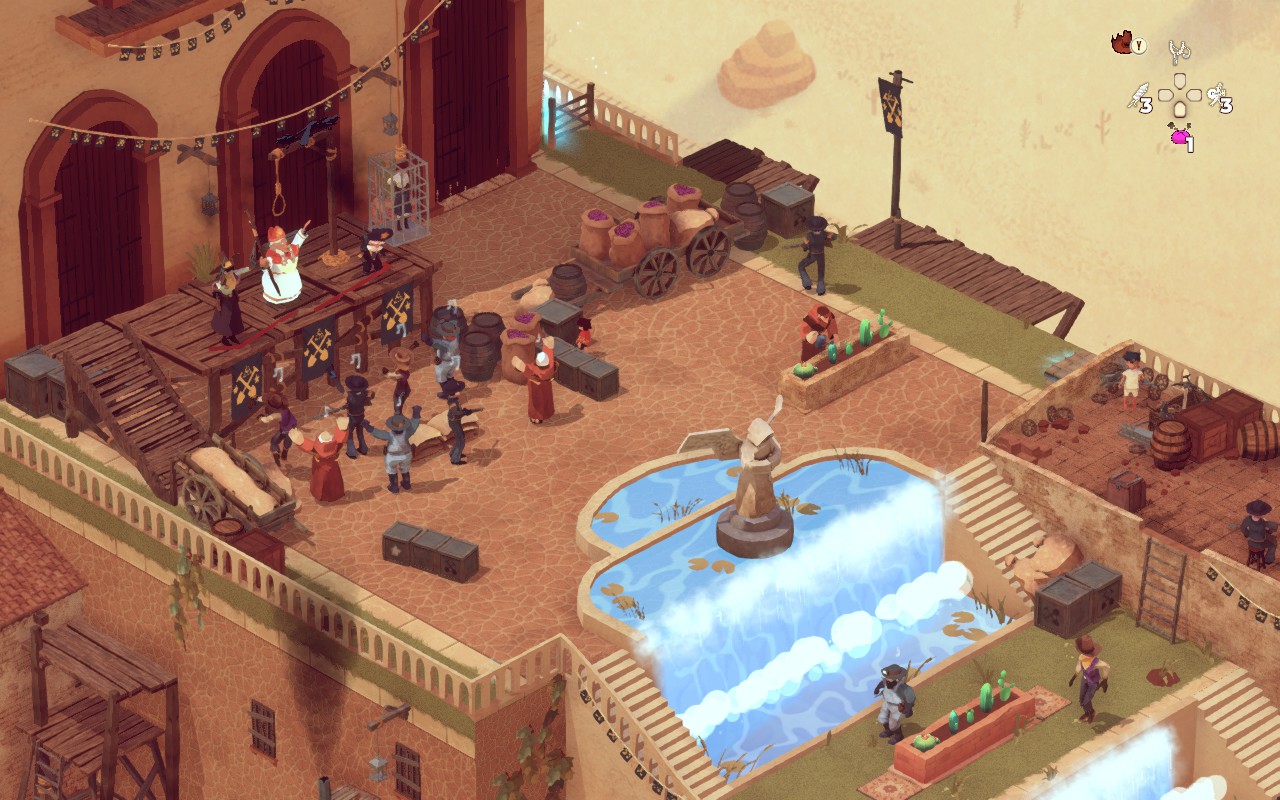
Task: Select the pink bomb item icon
Action: tap(1179, 136)
